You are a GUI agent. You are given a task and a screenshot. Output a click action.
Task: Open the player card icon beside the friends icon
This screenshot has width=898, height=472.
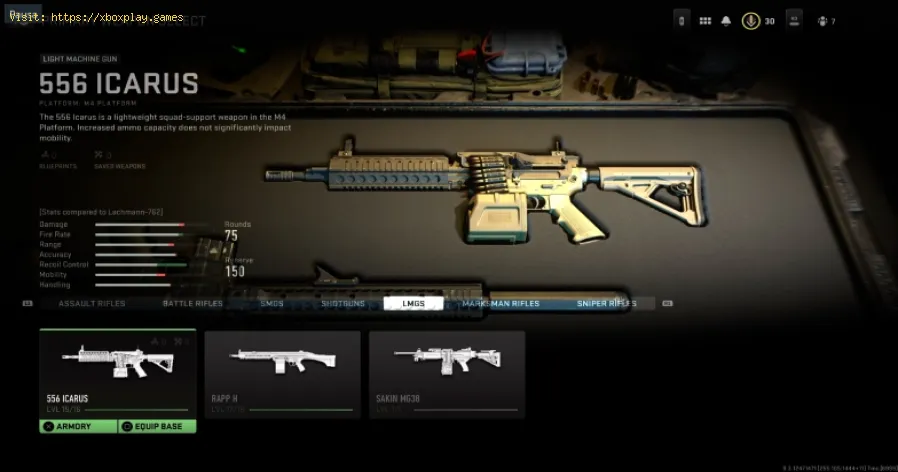794,20
